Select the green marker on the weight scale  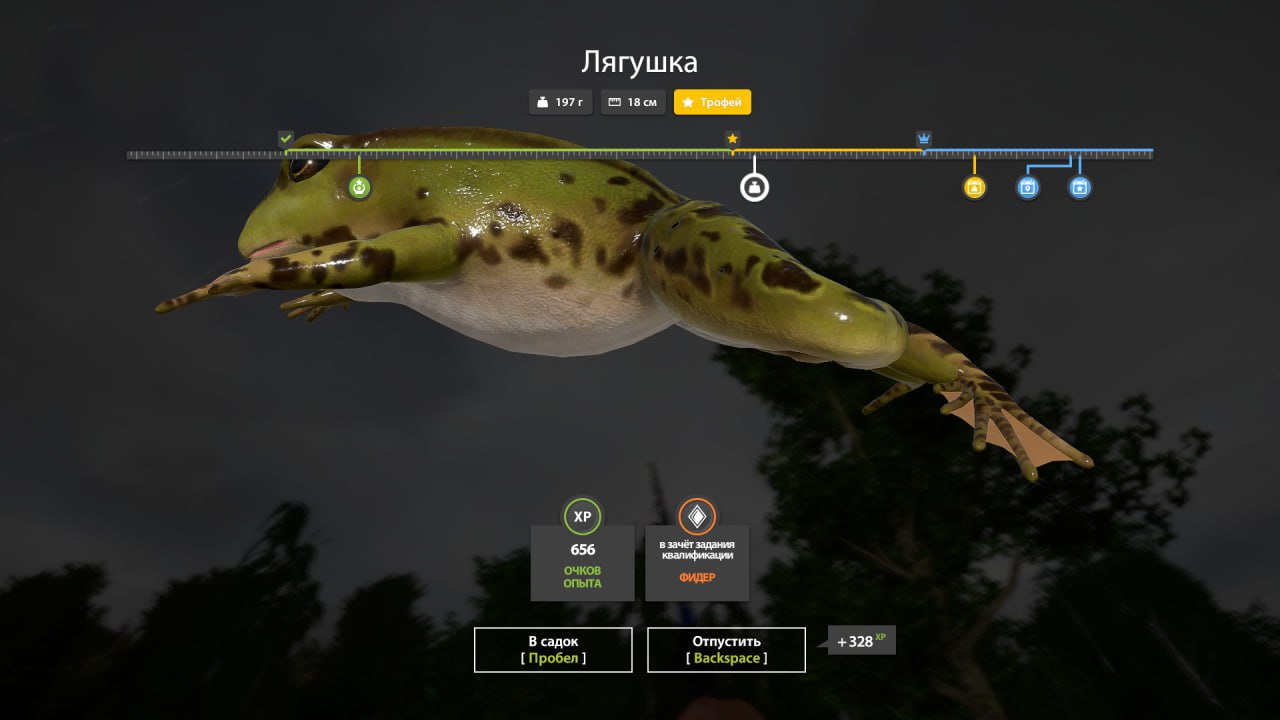(360, 187)
